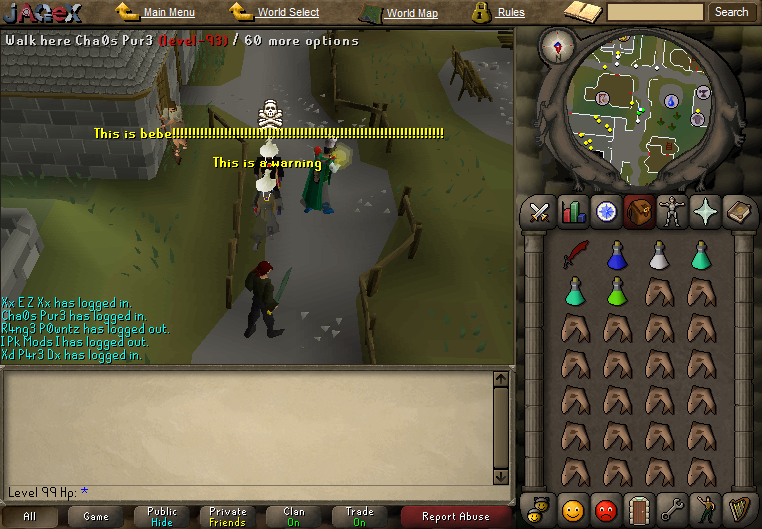
Task: Open the Combat Options crossed swords tab
Action: point(541,211)
